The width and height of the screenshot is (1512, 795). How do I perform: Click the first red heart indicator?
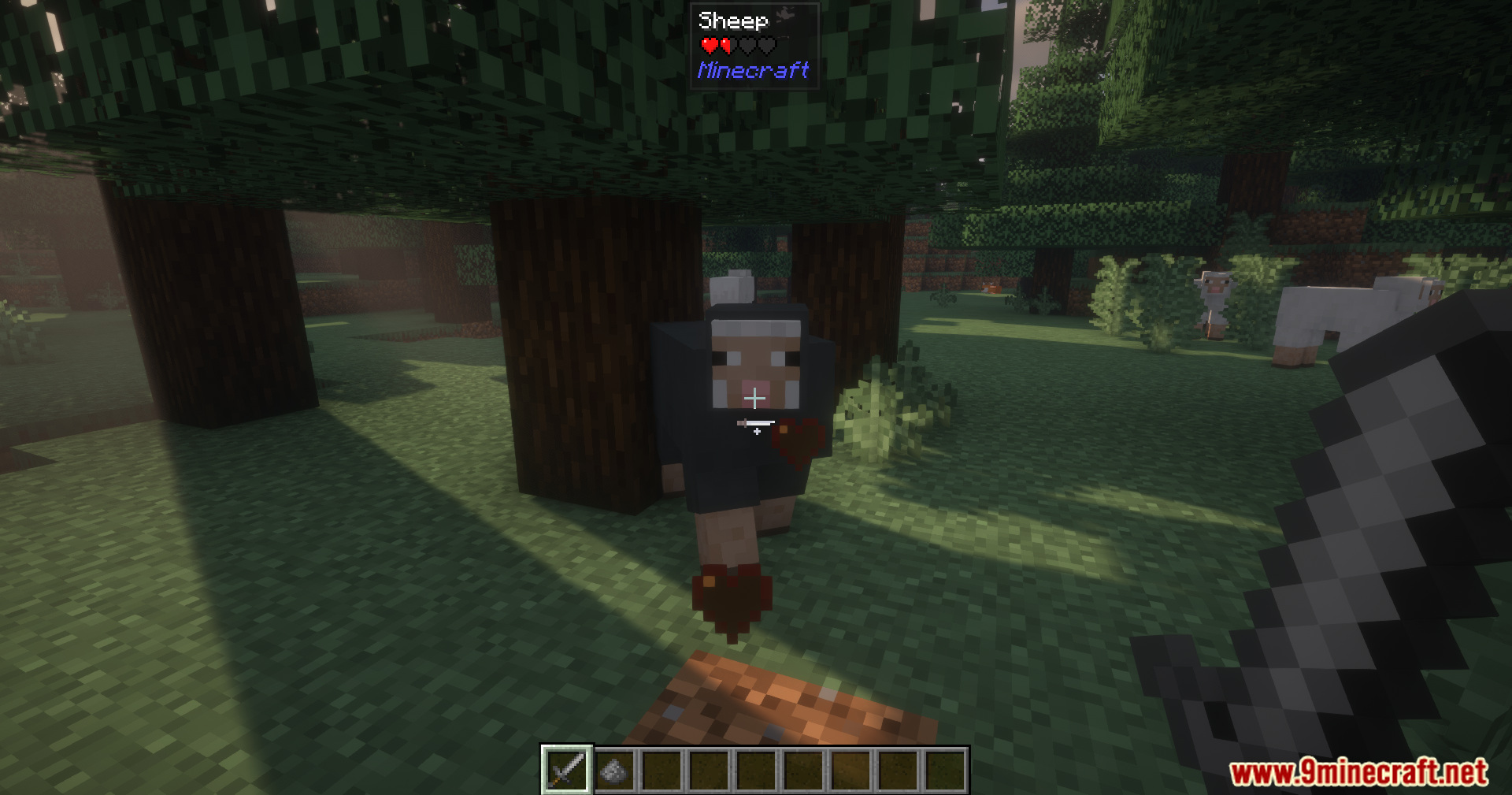(708, 44)
